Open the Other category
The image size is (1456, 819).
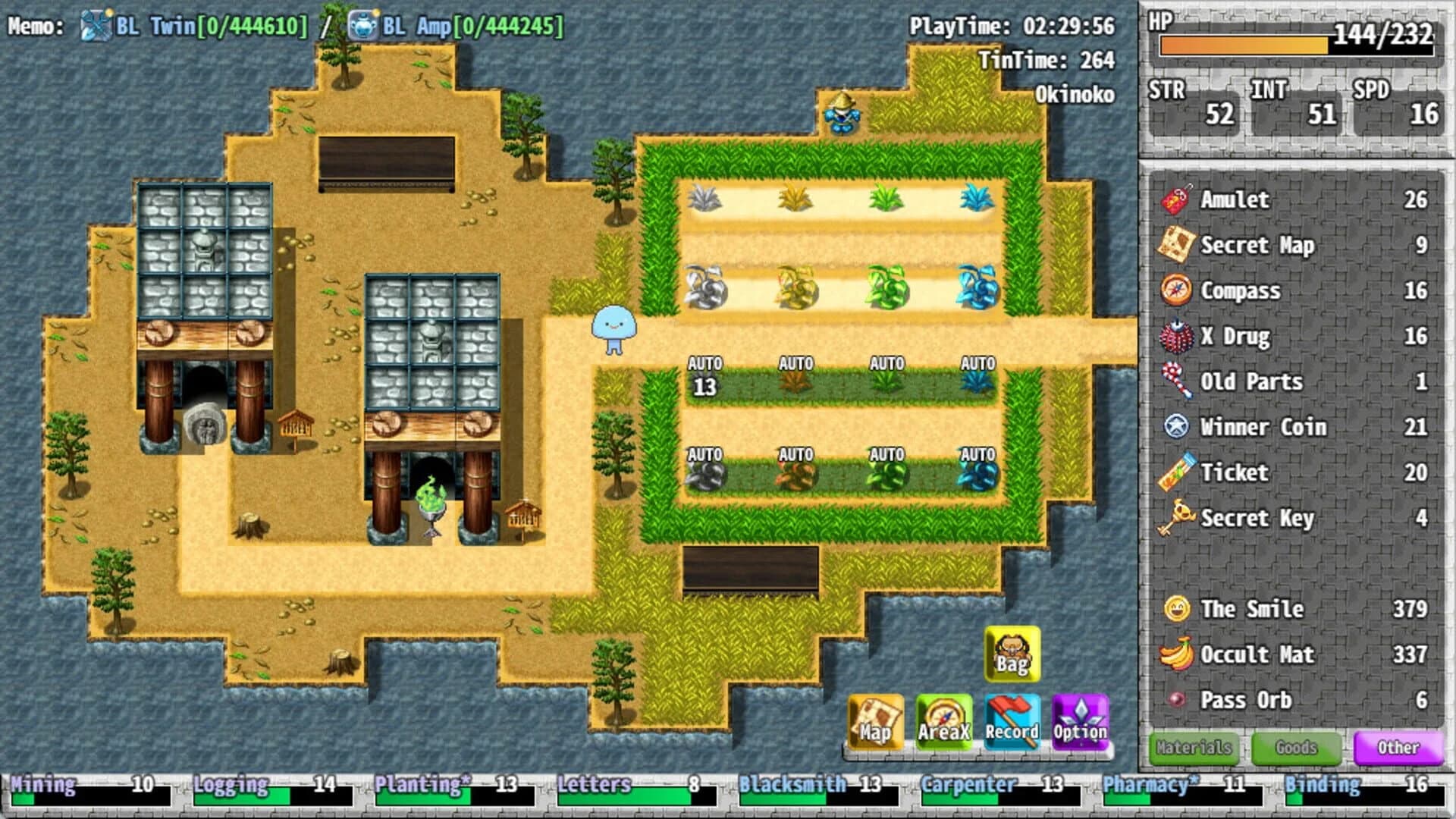1399,748
